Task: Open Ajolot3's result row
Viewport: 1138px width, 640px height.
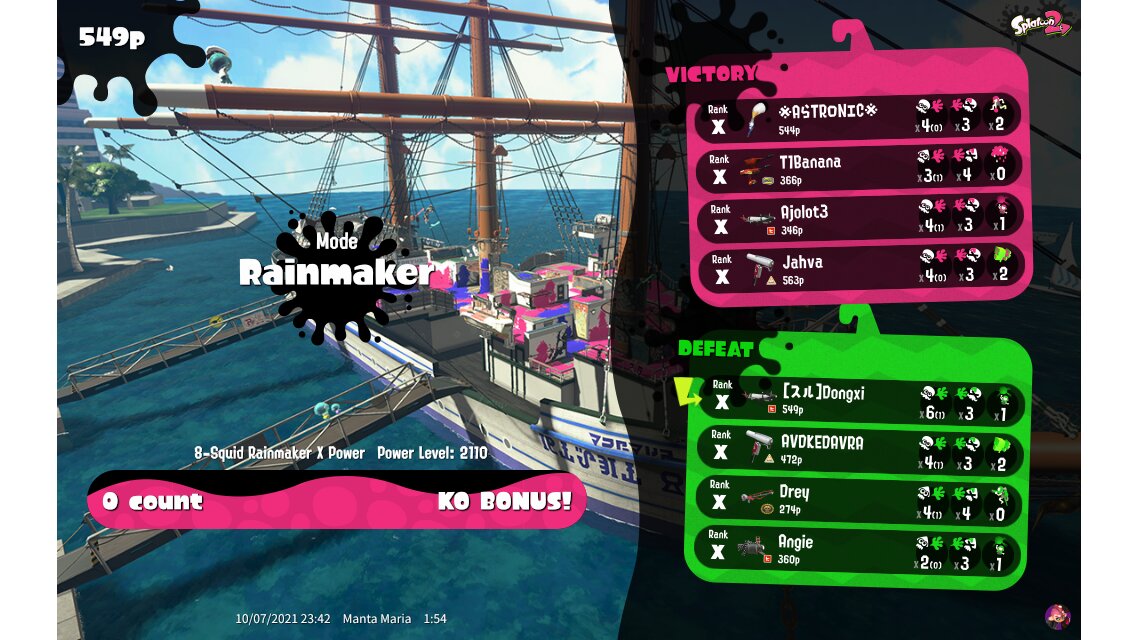Action: (x=858, y=218)
